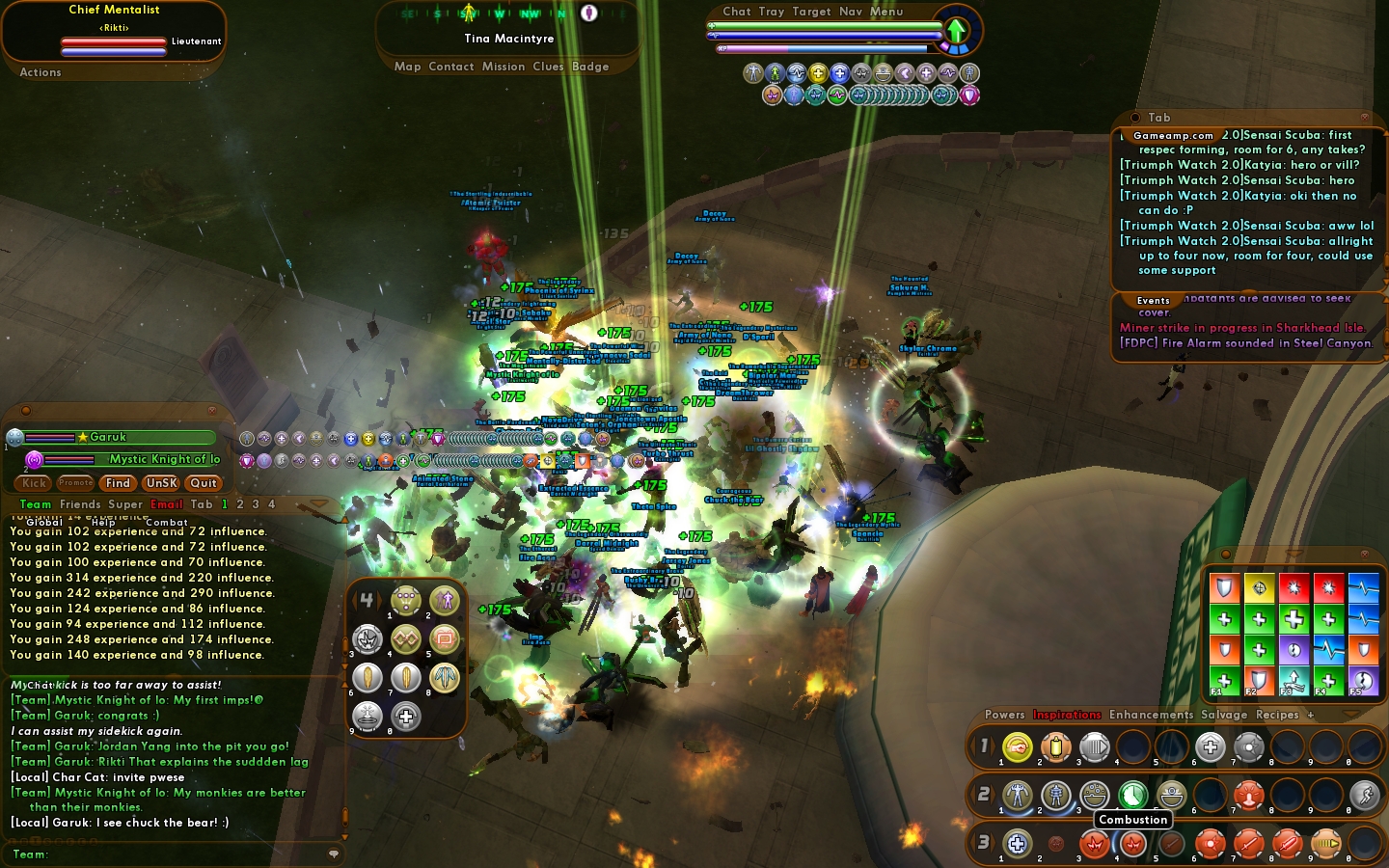
Task: Show the Contact list
Action: [x=451, y=67]
